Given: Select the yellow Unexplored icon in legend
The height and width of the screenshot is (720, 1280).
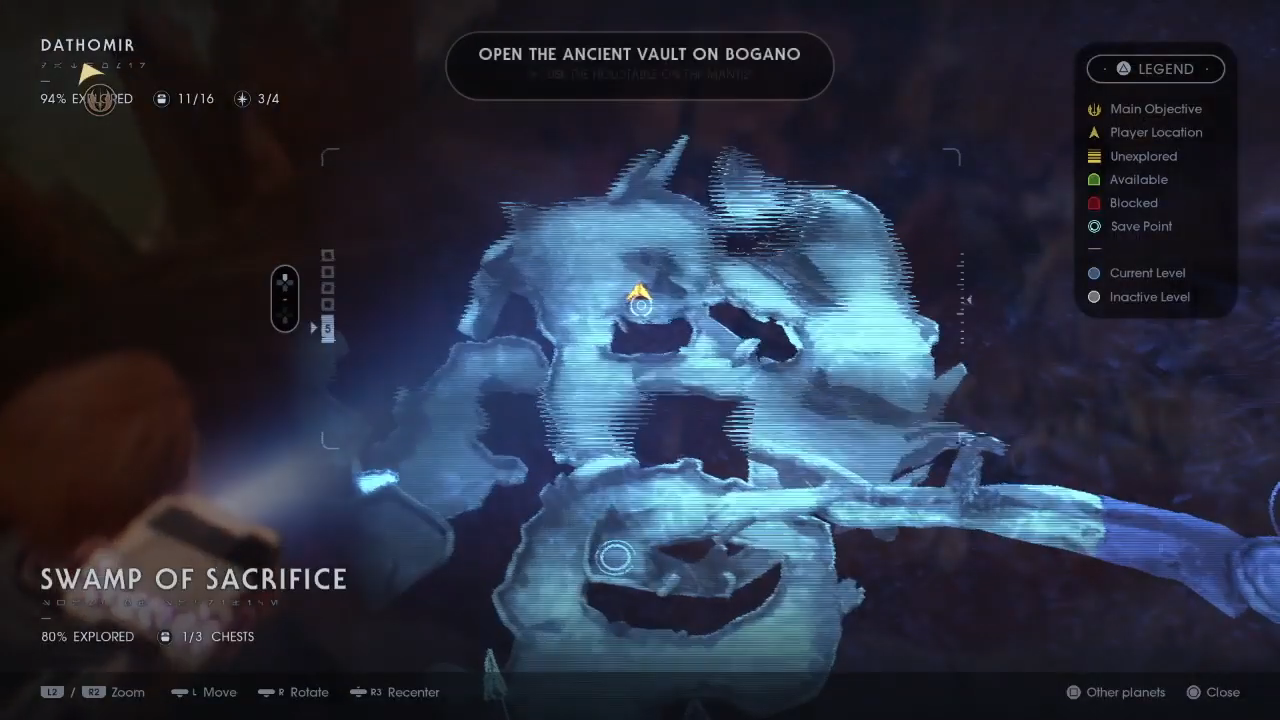Looking at the screenshot, I should [1094, 156].
